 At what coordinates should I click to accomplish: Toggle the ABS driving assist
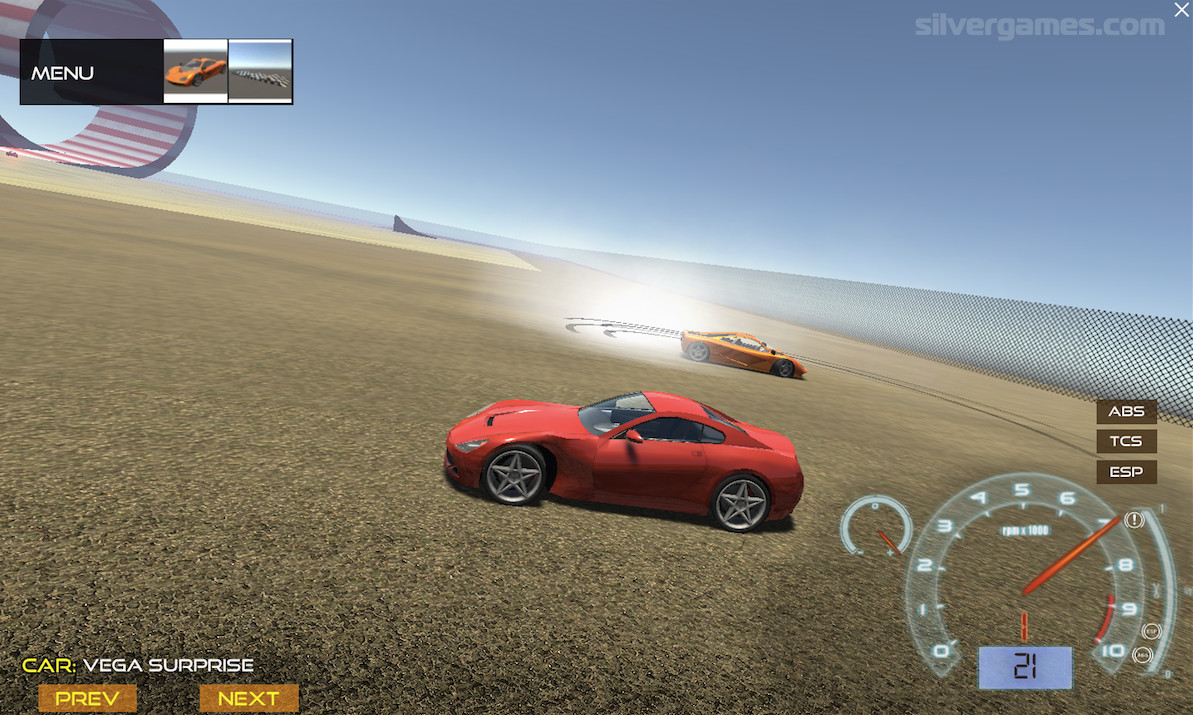(x=1126, y=411)
